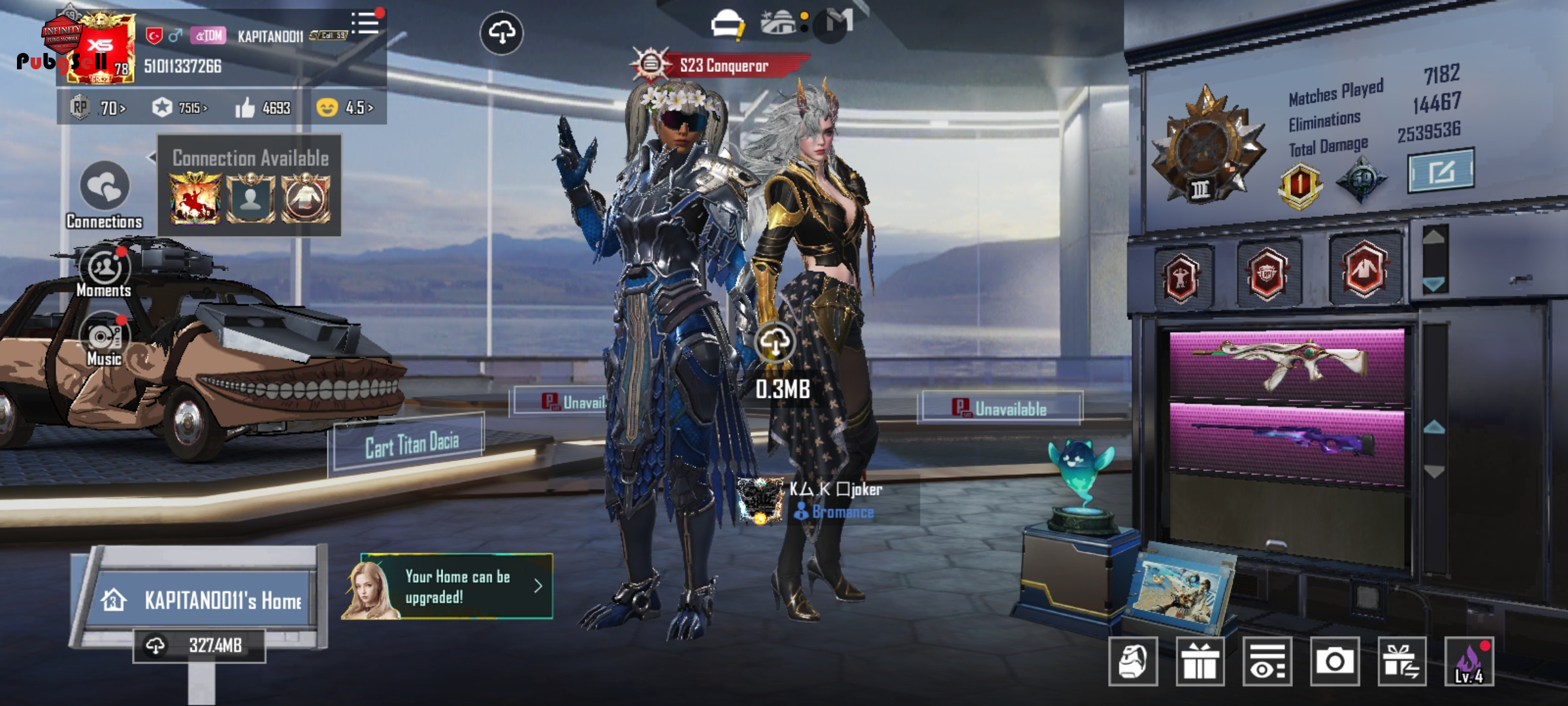Open the list menu beside the player name
The width and height of the screenshot is (1568, 706).
point(365,24)
